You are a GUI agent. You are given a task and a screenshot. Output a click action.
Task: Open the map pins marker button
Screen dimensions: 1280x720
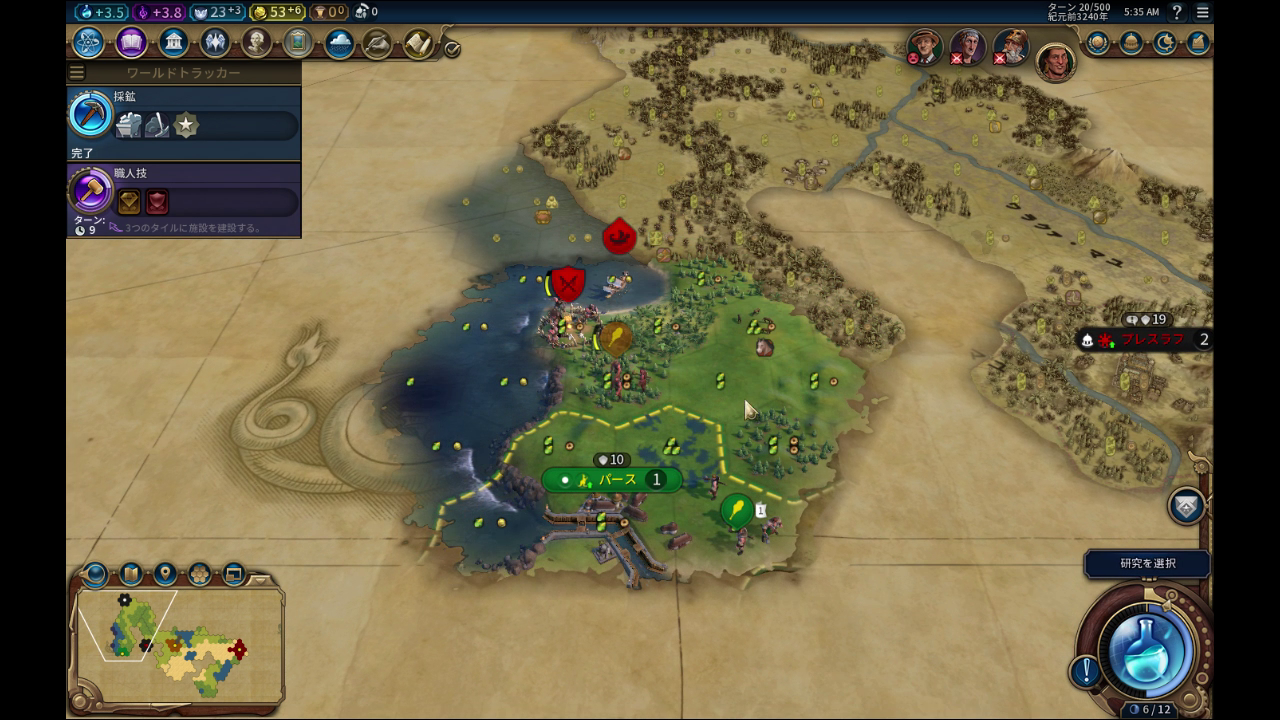[x=165, y=574]
